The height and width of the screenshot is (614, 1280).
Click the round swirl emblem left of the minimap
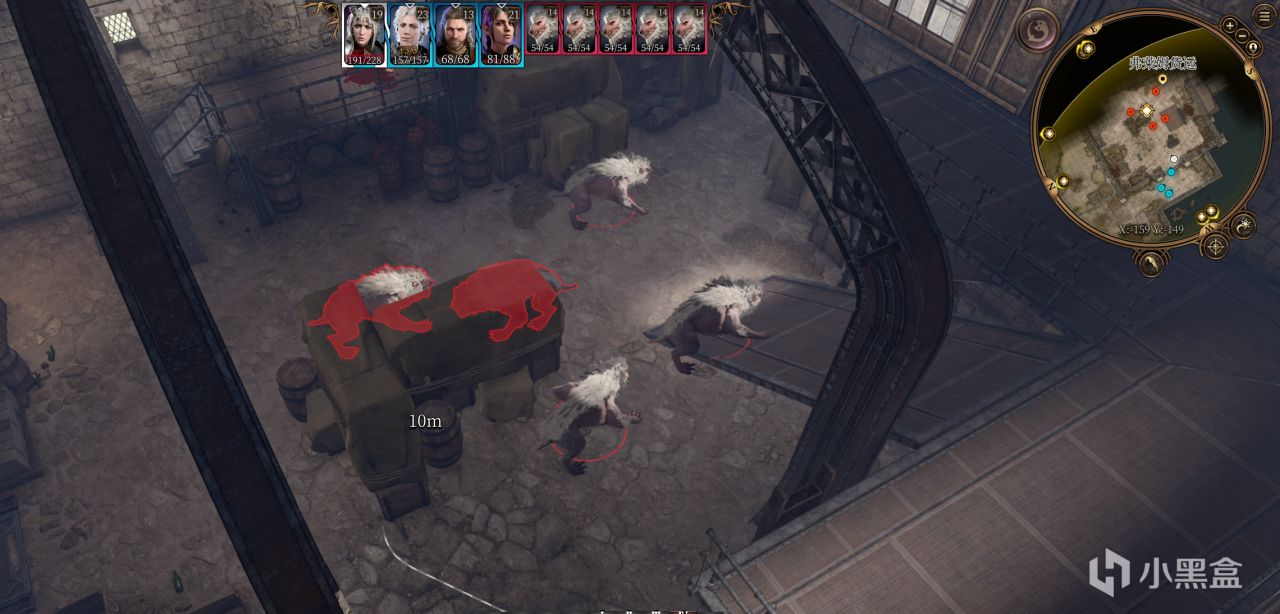[1038, 29]
